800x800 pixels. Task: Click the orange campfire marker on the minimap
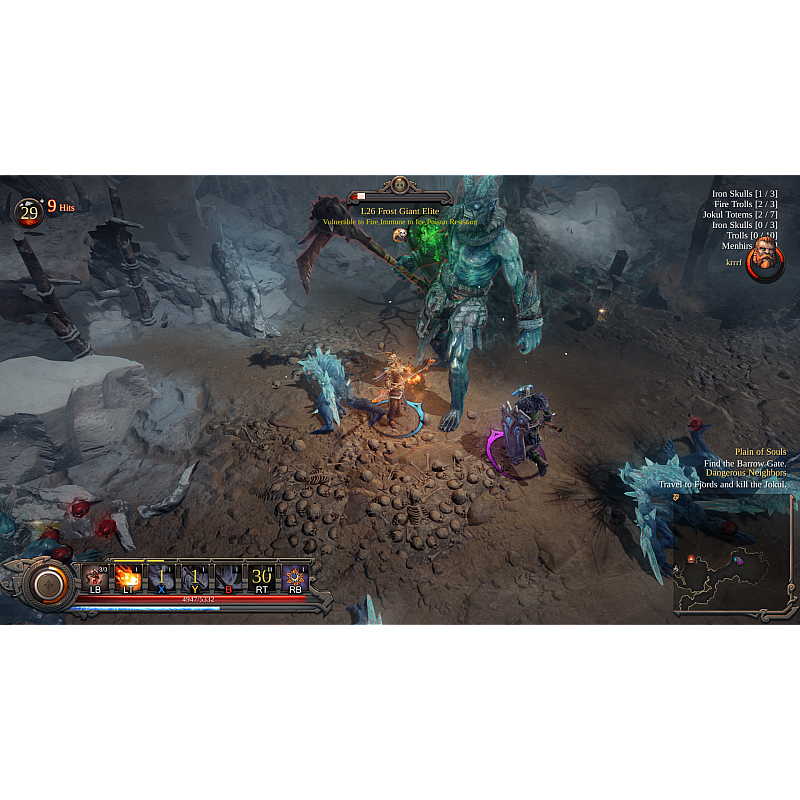click(691, 559)
